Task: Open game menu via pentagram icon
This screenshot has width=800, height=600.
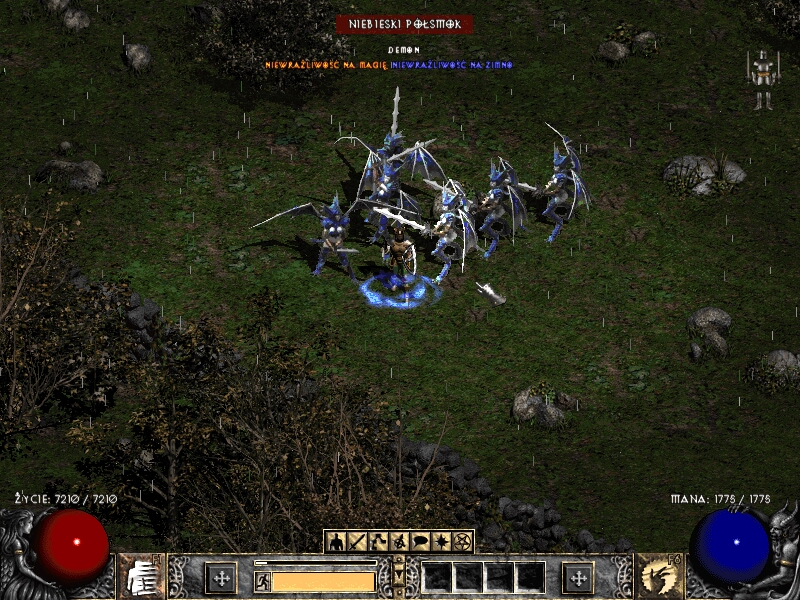Action: (x=462, y=541)
